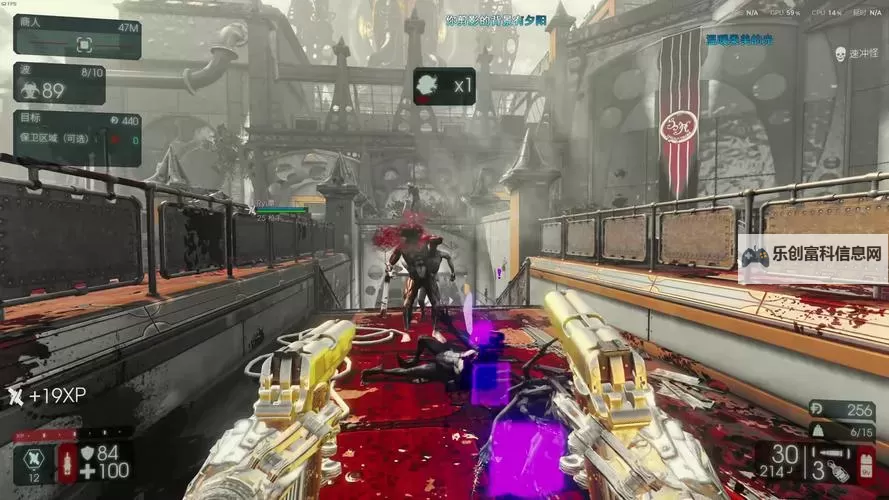Click the dosh money icon
The width and height of the screenshot is (889, 500).
point(815,410)
